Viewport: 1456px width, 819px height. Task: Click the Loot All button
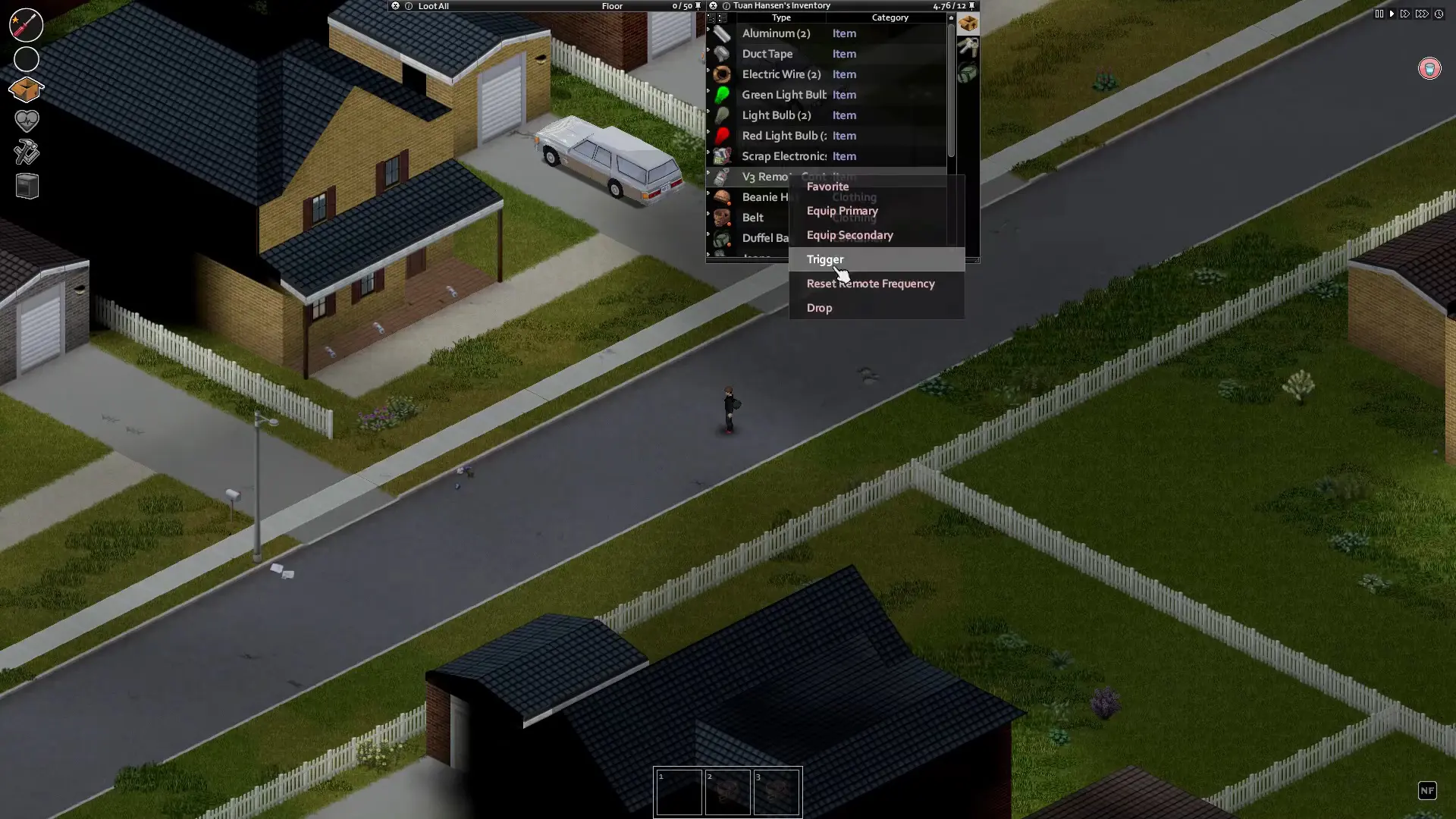point(434,6)
